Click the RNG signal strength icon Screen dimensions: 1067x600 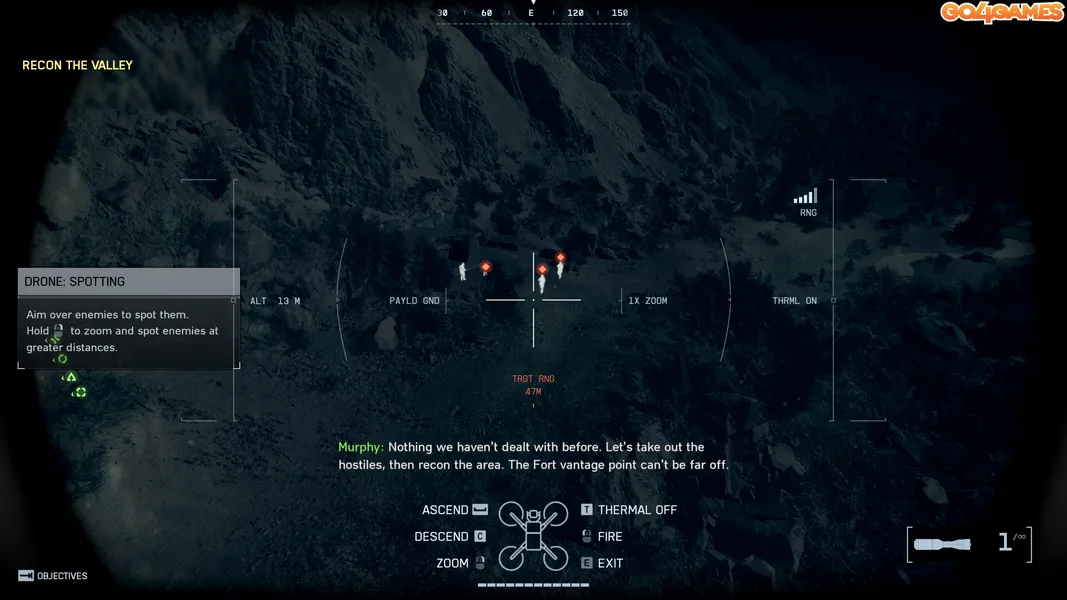(x=806, y=197)
